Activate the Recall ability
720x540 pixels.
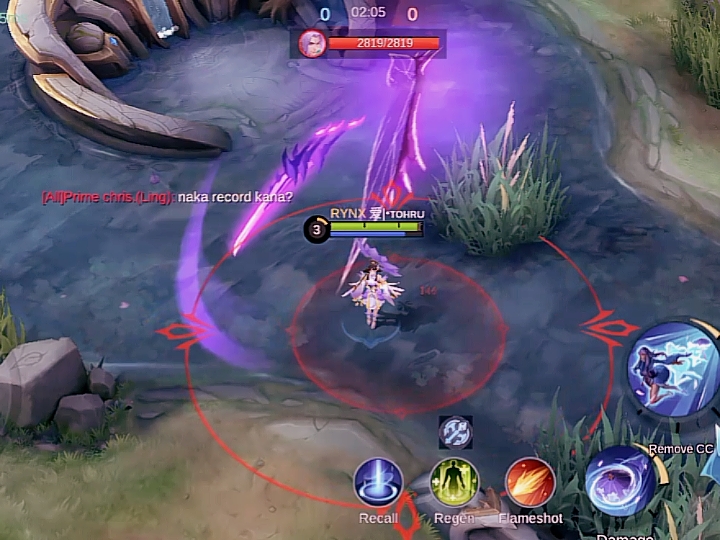[378, 482]
